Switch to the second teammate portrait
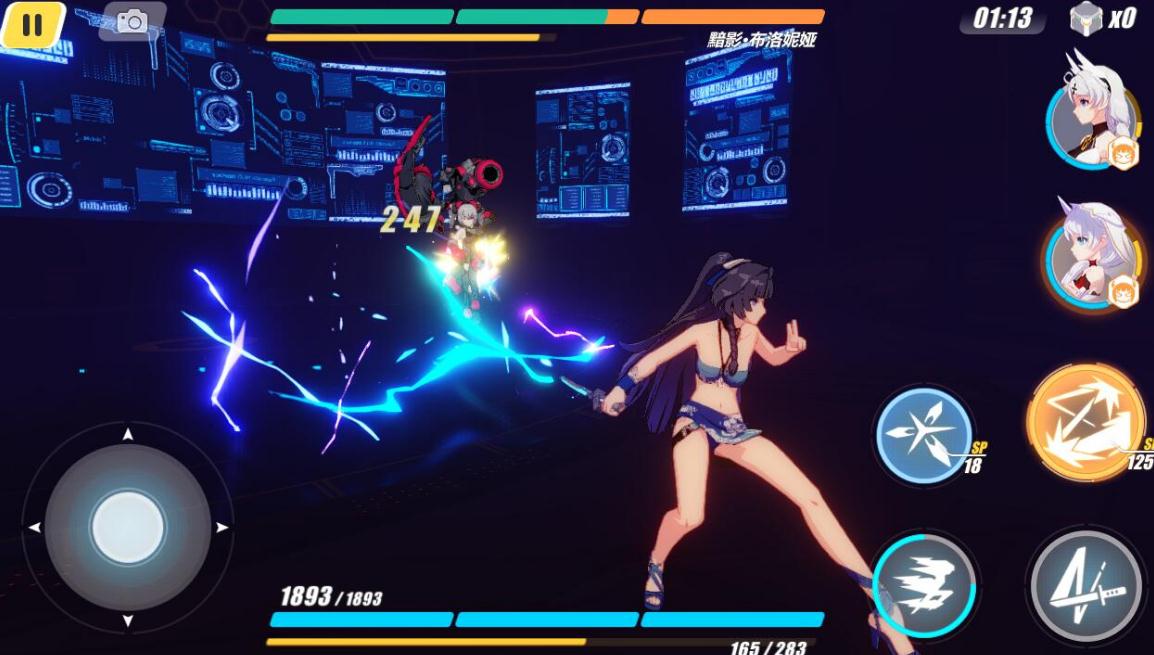1154x655 pixels. [1092, 255]
